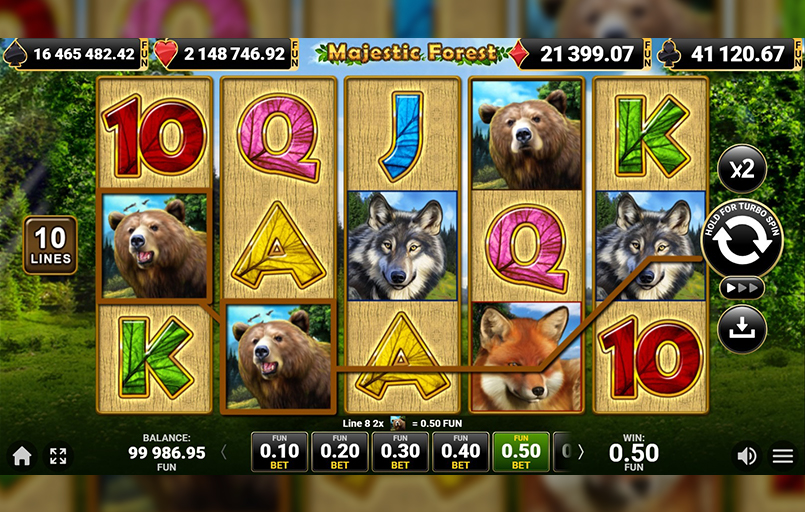Toggle fullscreen mode
This screenshot has width=805, height=512.
click(x=58, y=456)
